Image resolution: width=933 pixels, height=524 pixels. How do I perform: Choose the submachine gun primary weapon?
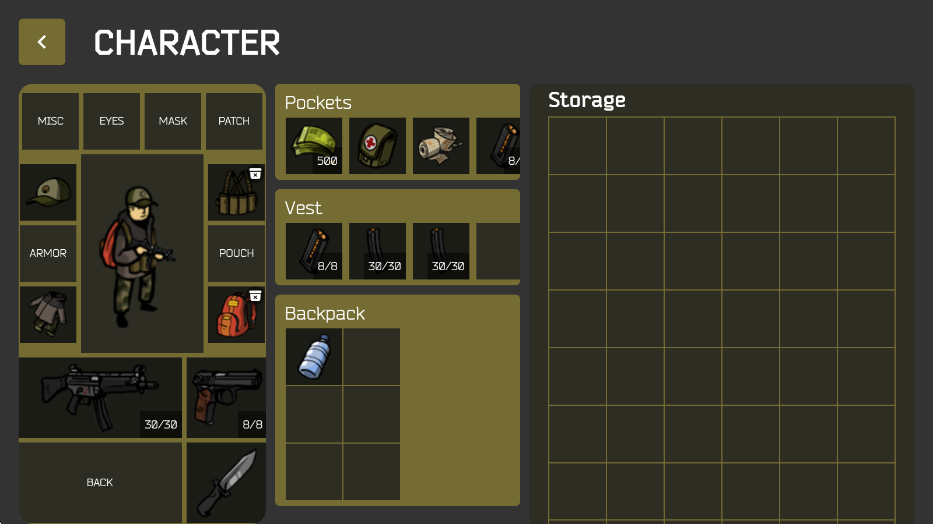100,397
